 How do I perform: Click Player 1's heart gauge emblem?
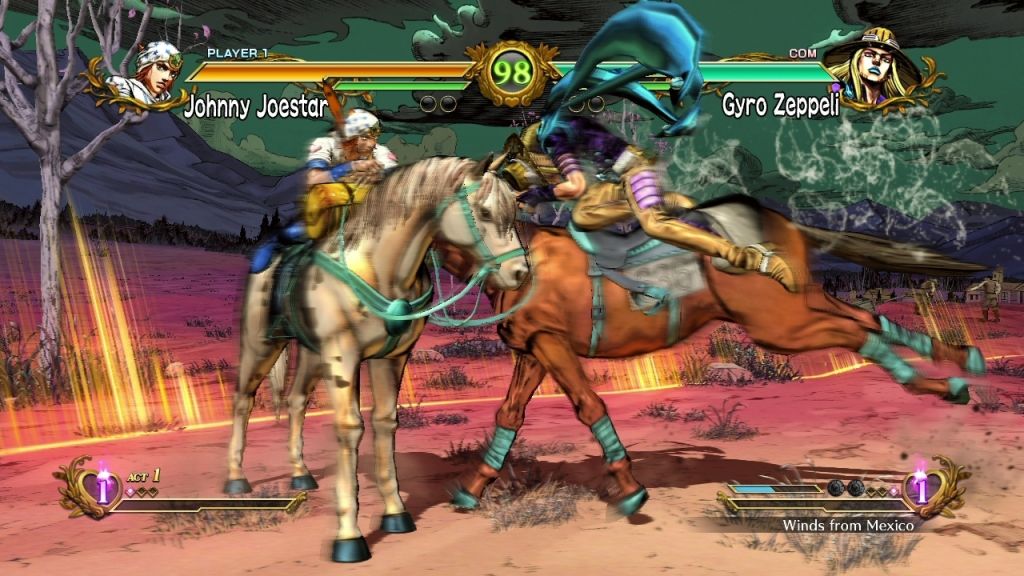(x=98, y=487)
